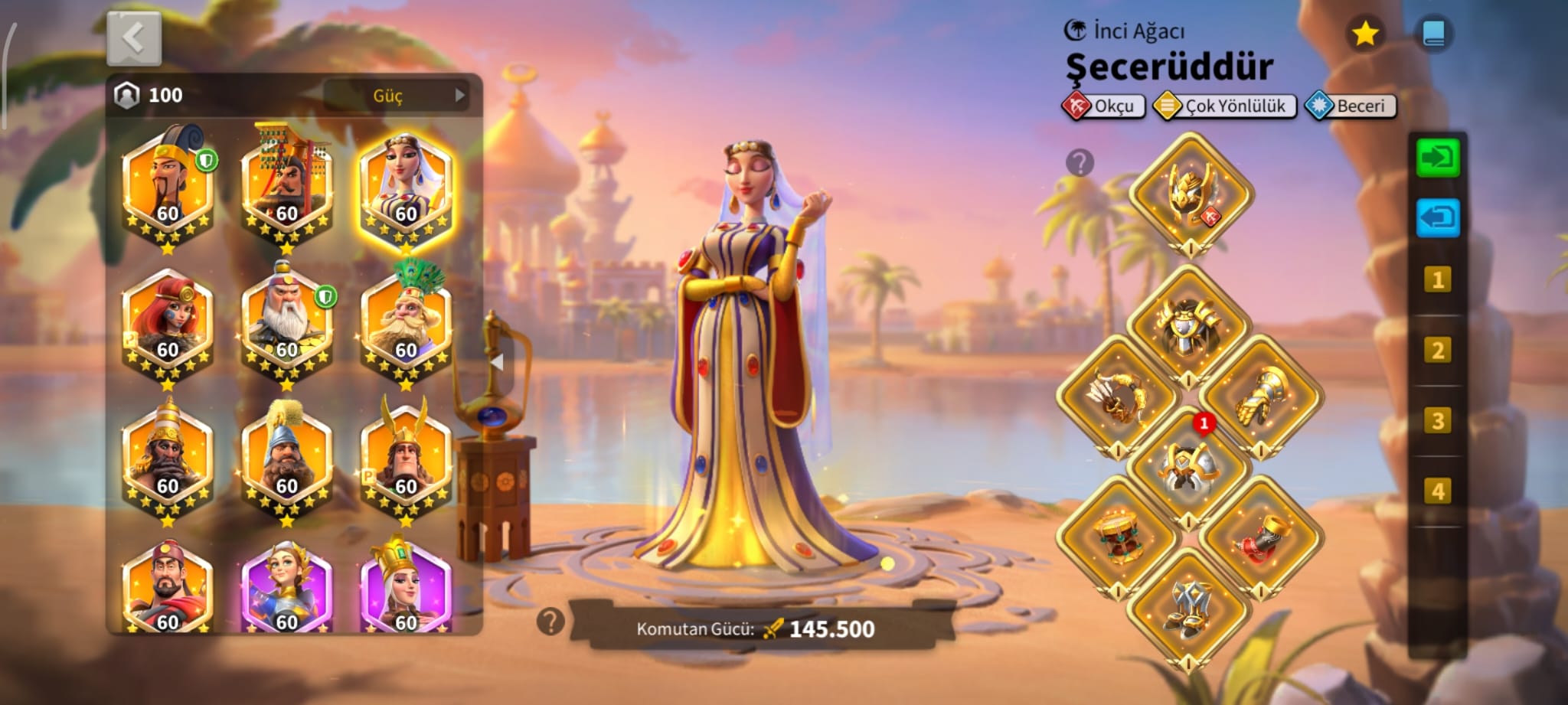Open the blue book guide icon
1568x705 pixels.
click(x=1432, y=34)
